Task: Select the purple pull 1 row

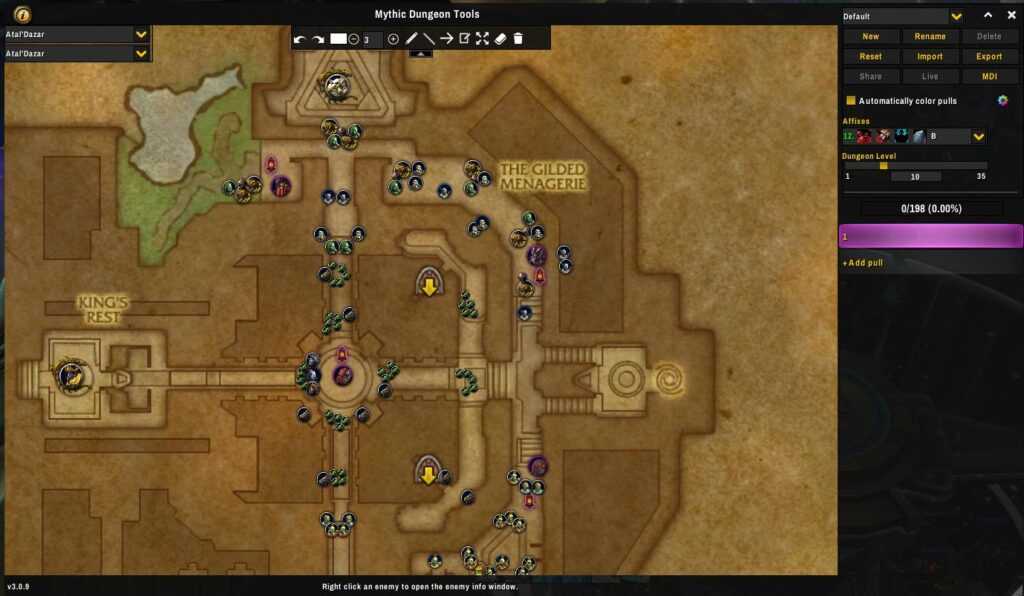Action: (930, 237)
